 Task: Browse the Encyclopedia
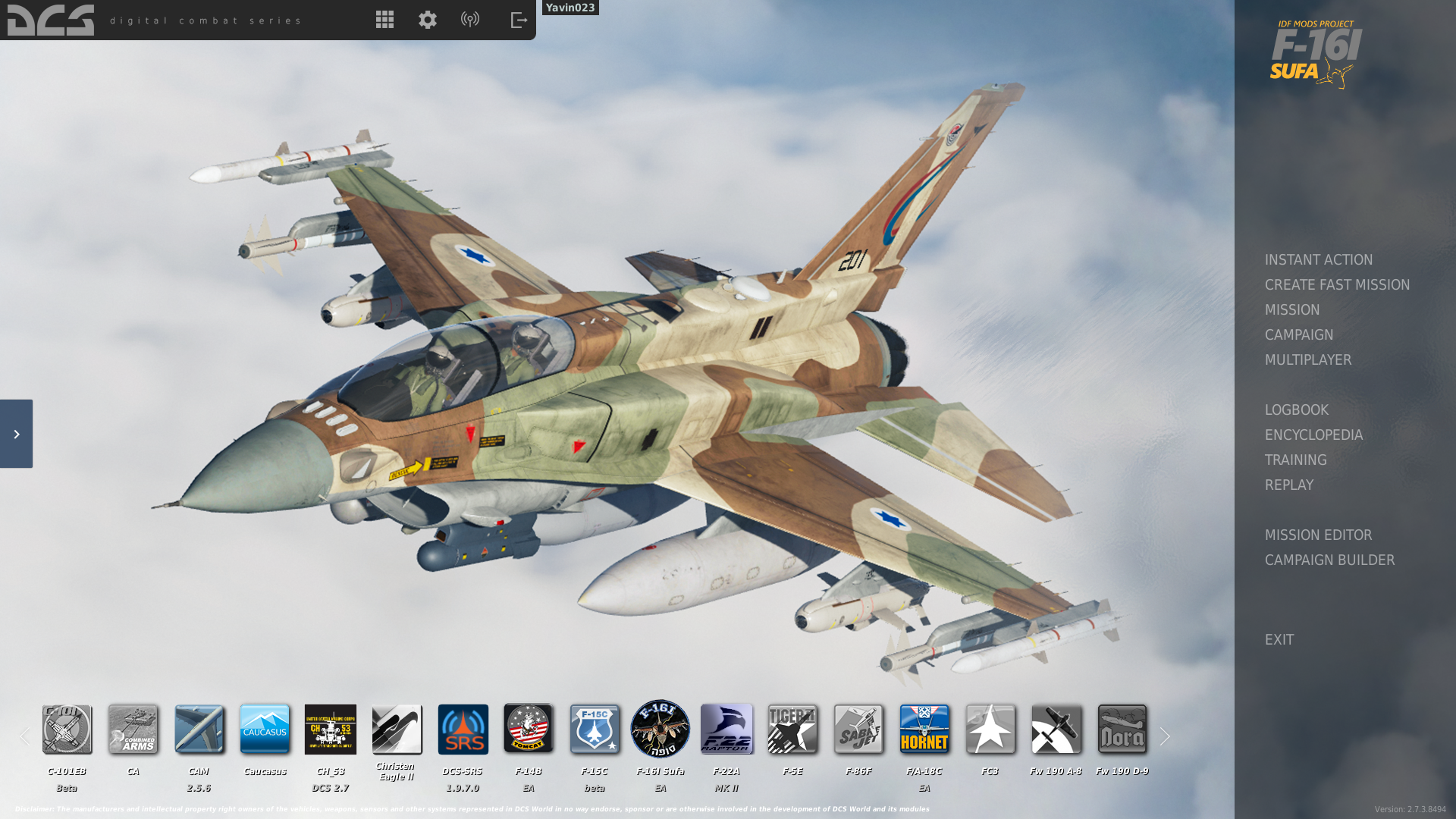coord(1313,435)
